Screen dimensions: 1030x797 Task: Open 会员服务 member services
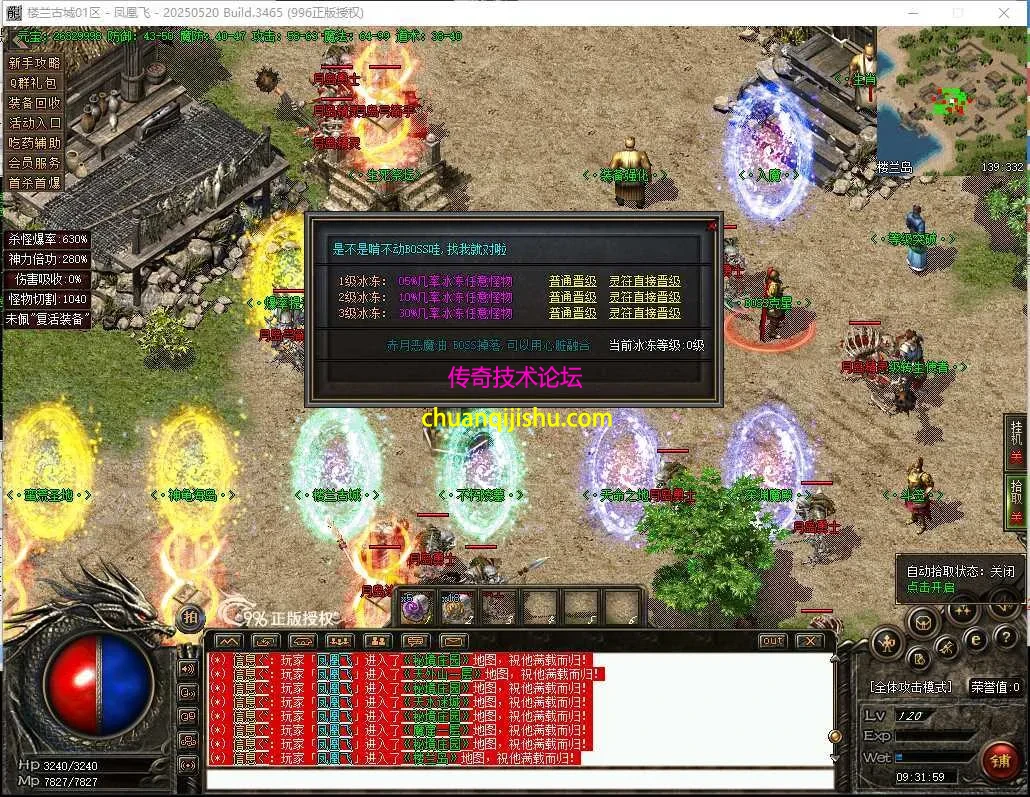(35, 163)
